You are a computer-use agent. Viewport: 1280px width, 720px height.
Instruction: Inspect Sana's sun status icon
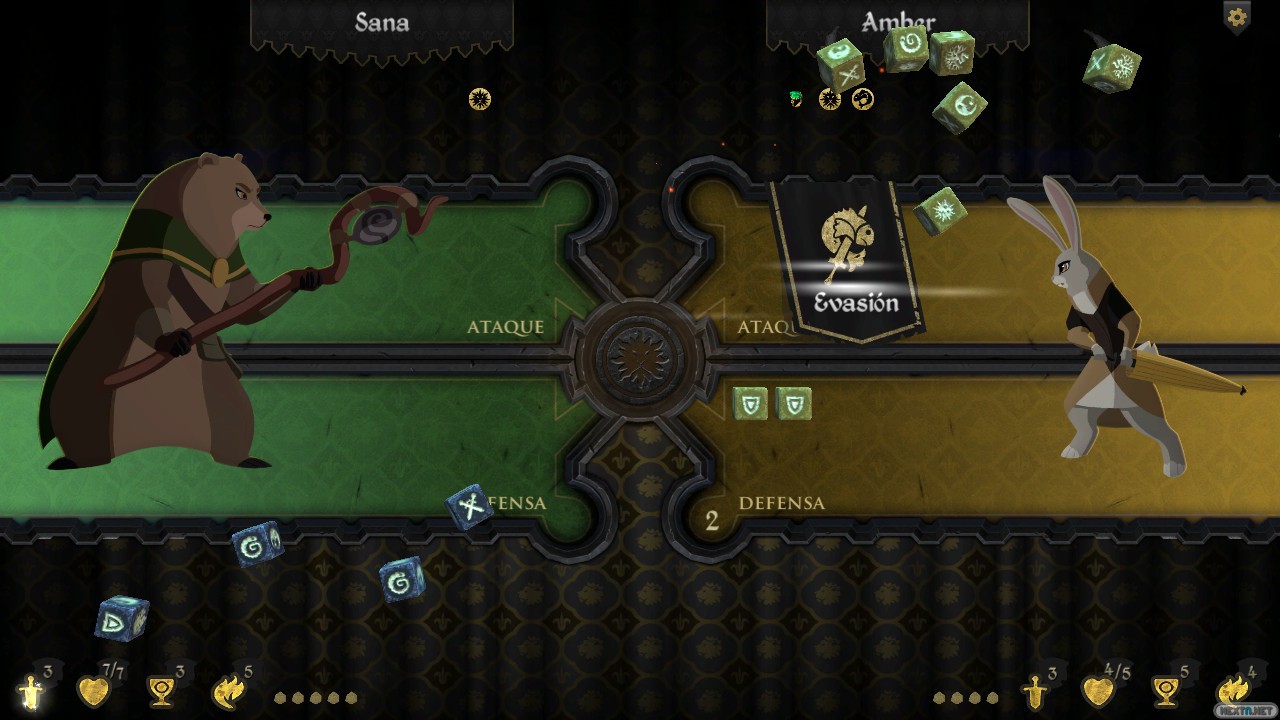(x=480, y=99)
